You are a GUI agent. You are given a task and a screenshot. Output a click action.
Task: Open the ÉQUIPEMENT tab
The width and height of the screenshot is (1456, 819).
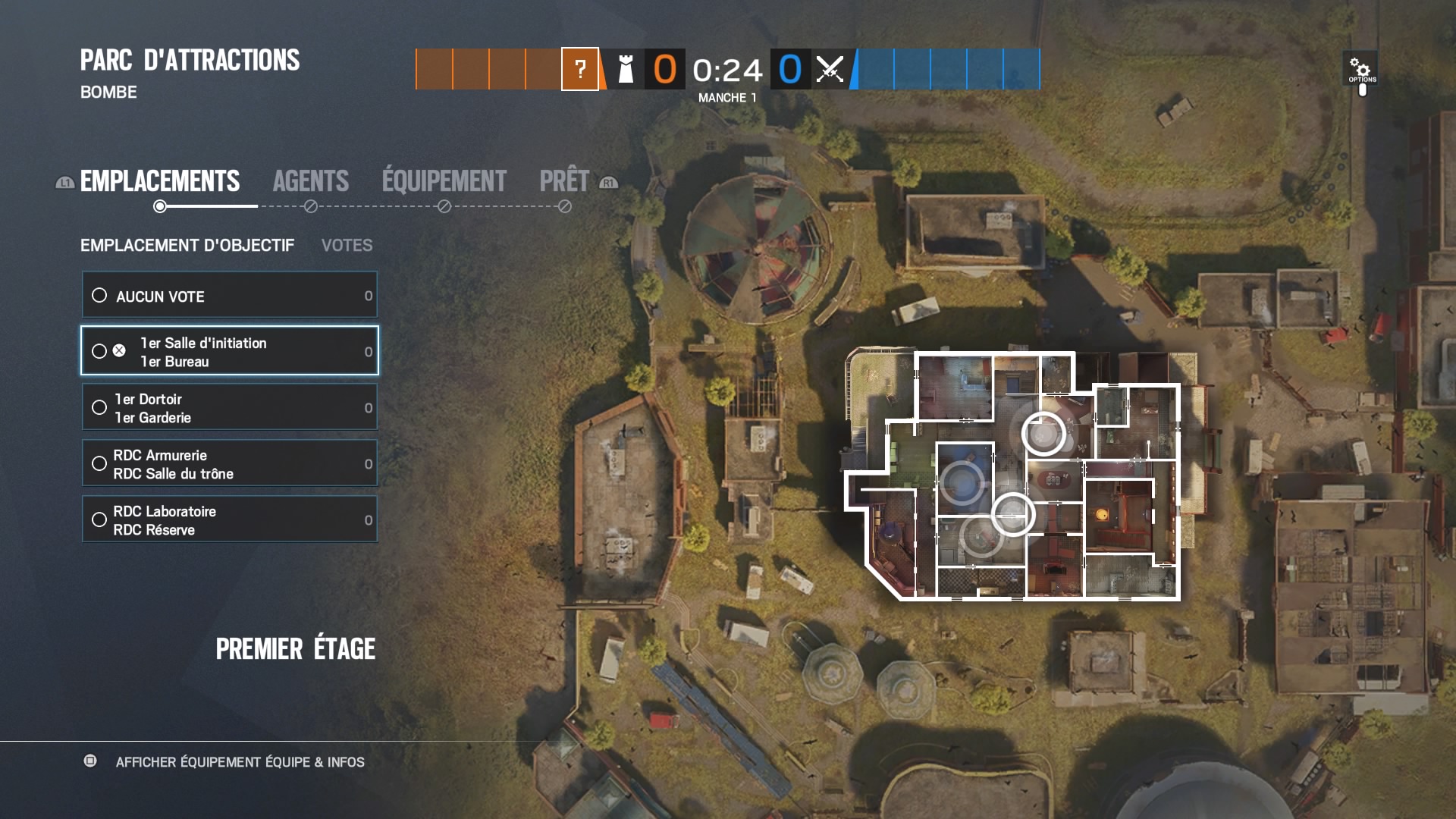pyautogui.click(x=442, y=180)
